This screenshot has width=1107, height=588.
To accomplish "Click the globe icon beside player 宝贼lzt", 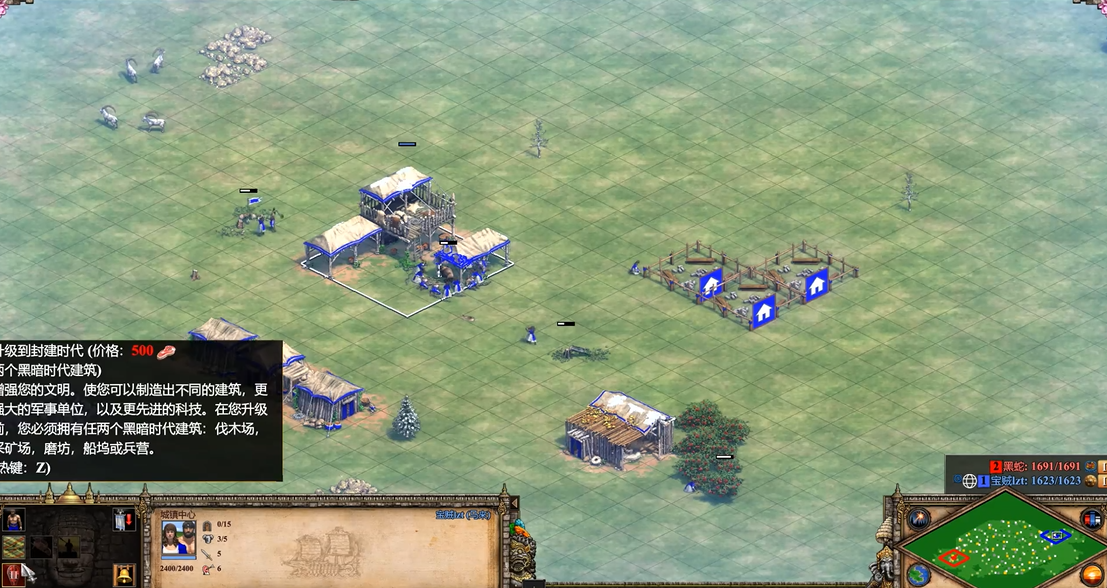I will [x=969, y=481].
